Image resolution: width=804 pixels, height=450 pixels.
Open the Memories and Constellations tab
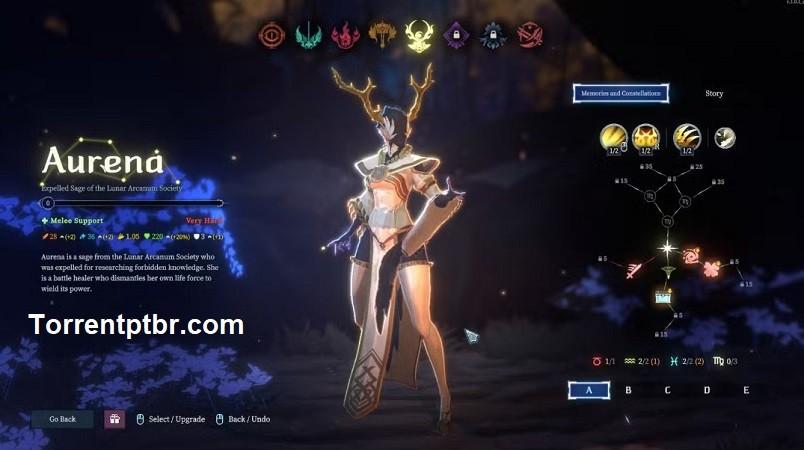[621, 94]
